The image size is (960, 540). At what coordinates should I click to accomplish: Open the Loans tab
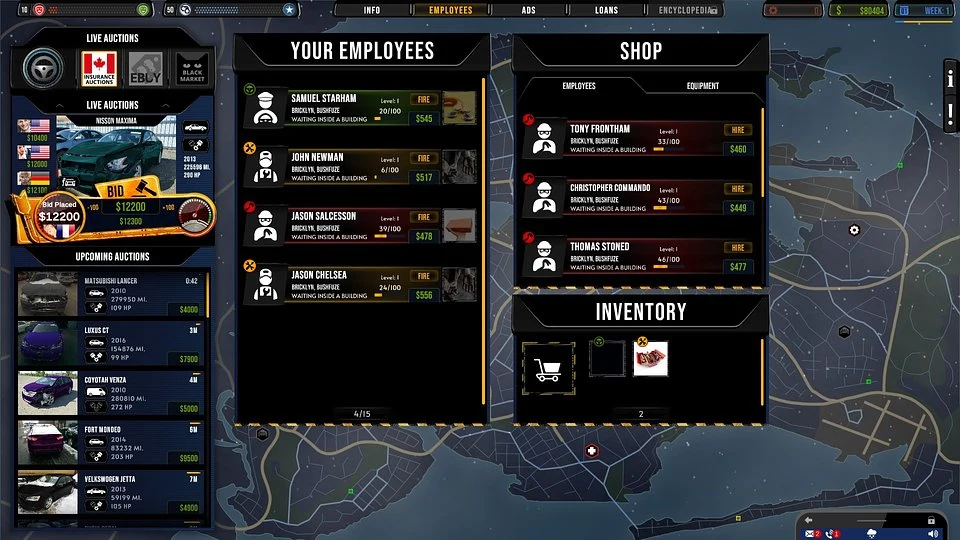606,10
